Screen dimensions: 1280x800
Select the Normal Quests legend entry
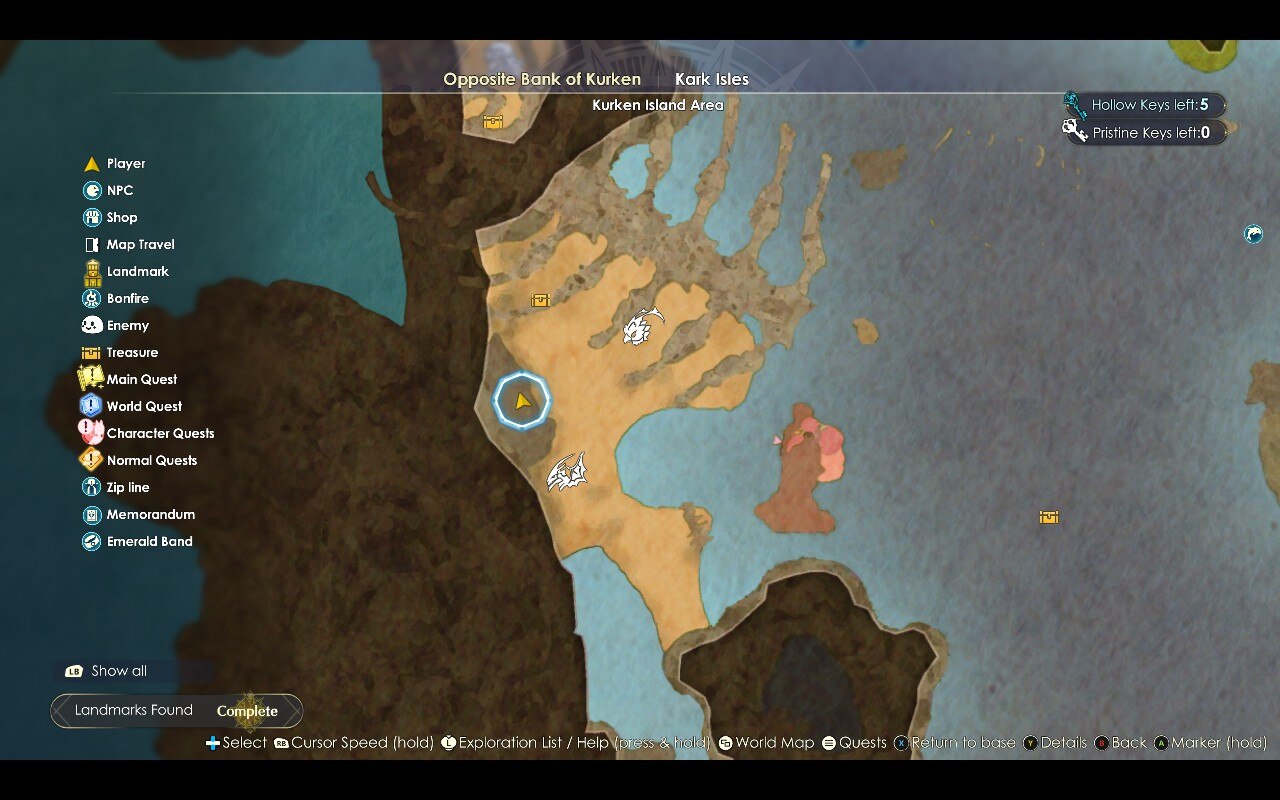coord(151,460)
